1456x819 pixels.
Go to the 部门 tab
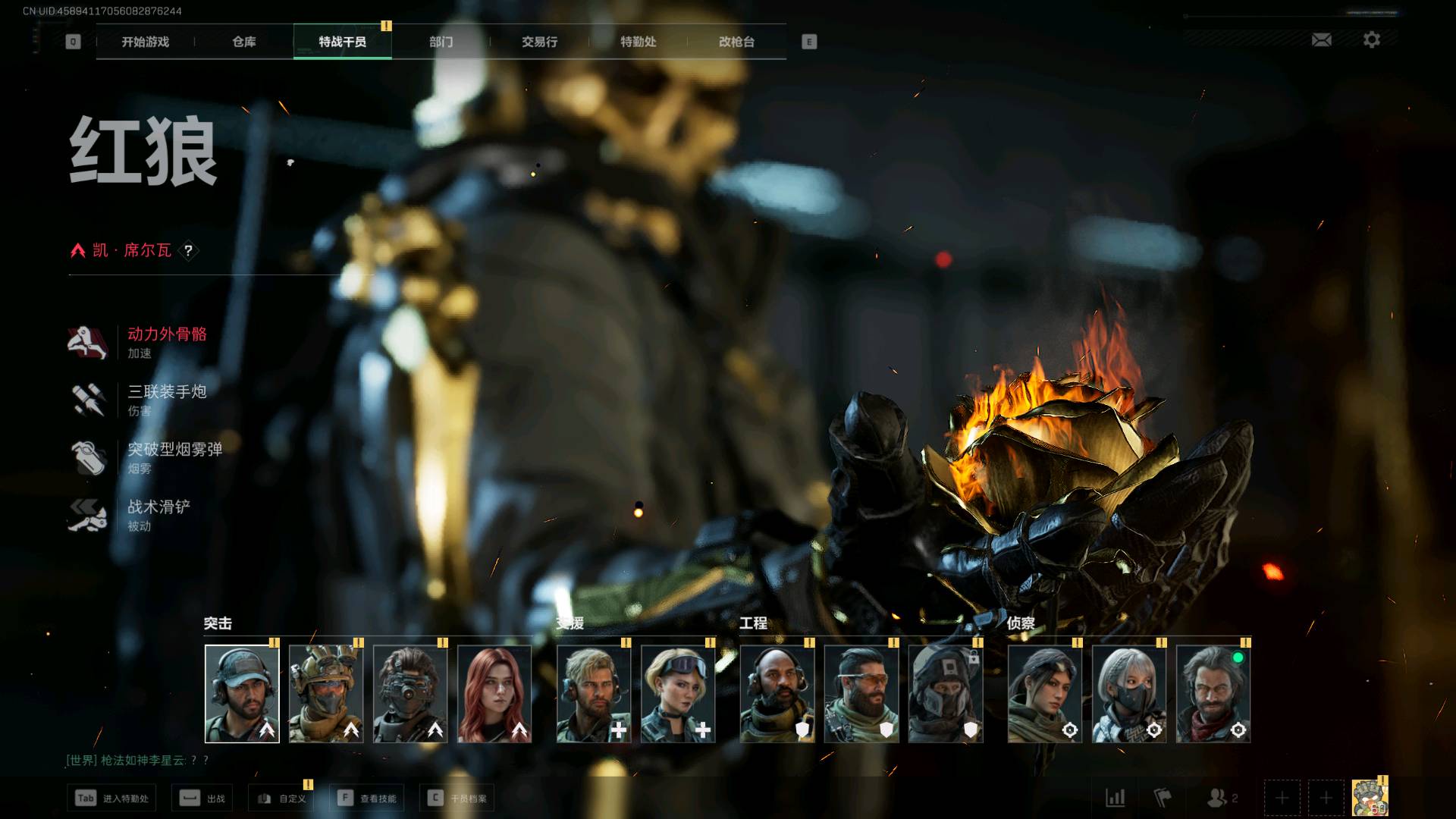(x=441, y=42)
